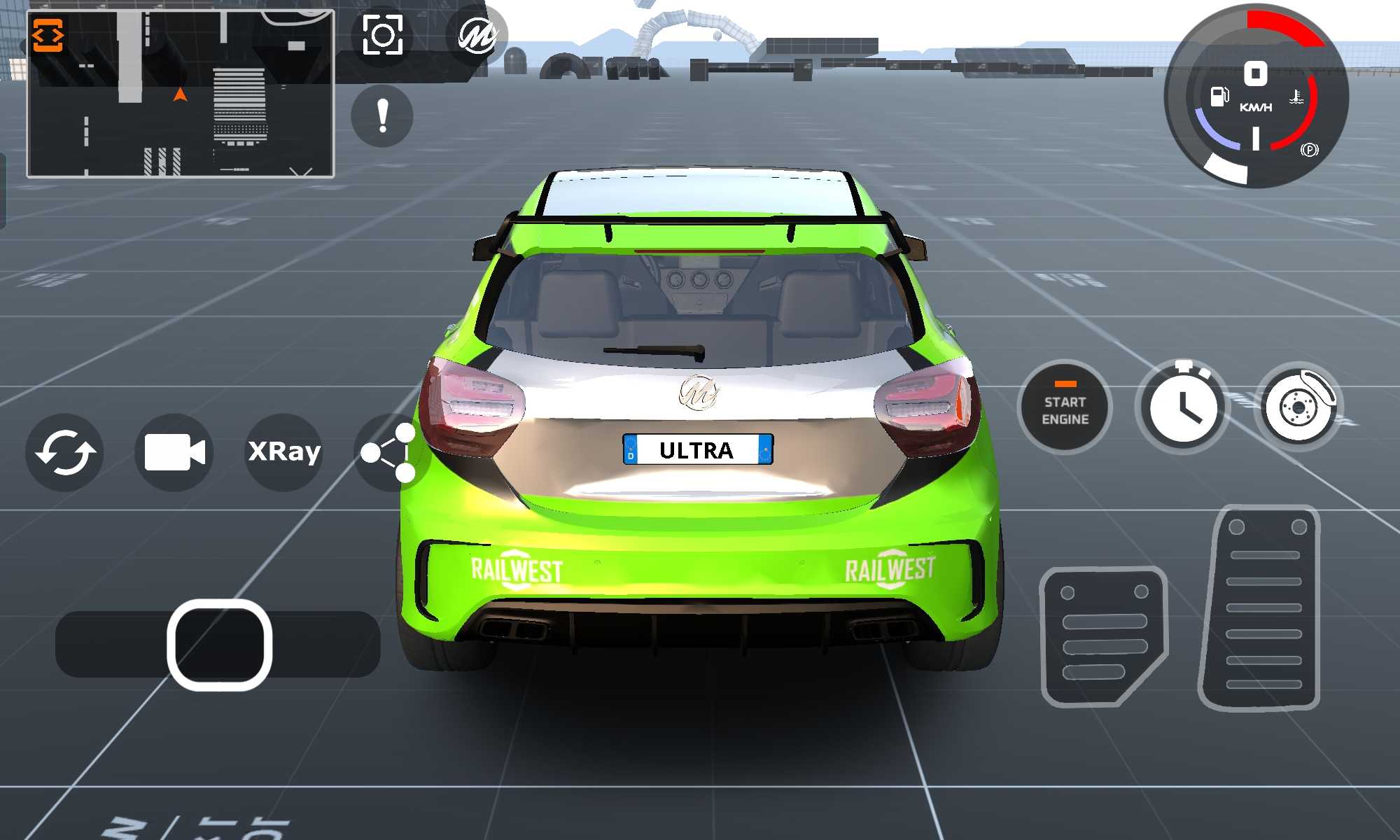Switch the camera view with the video camera button
The image size is (1400, 840).
[174, 452]
